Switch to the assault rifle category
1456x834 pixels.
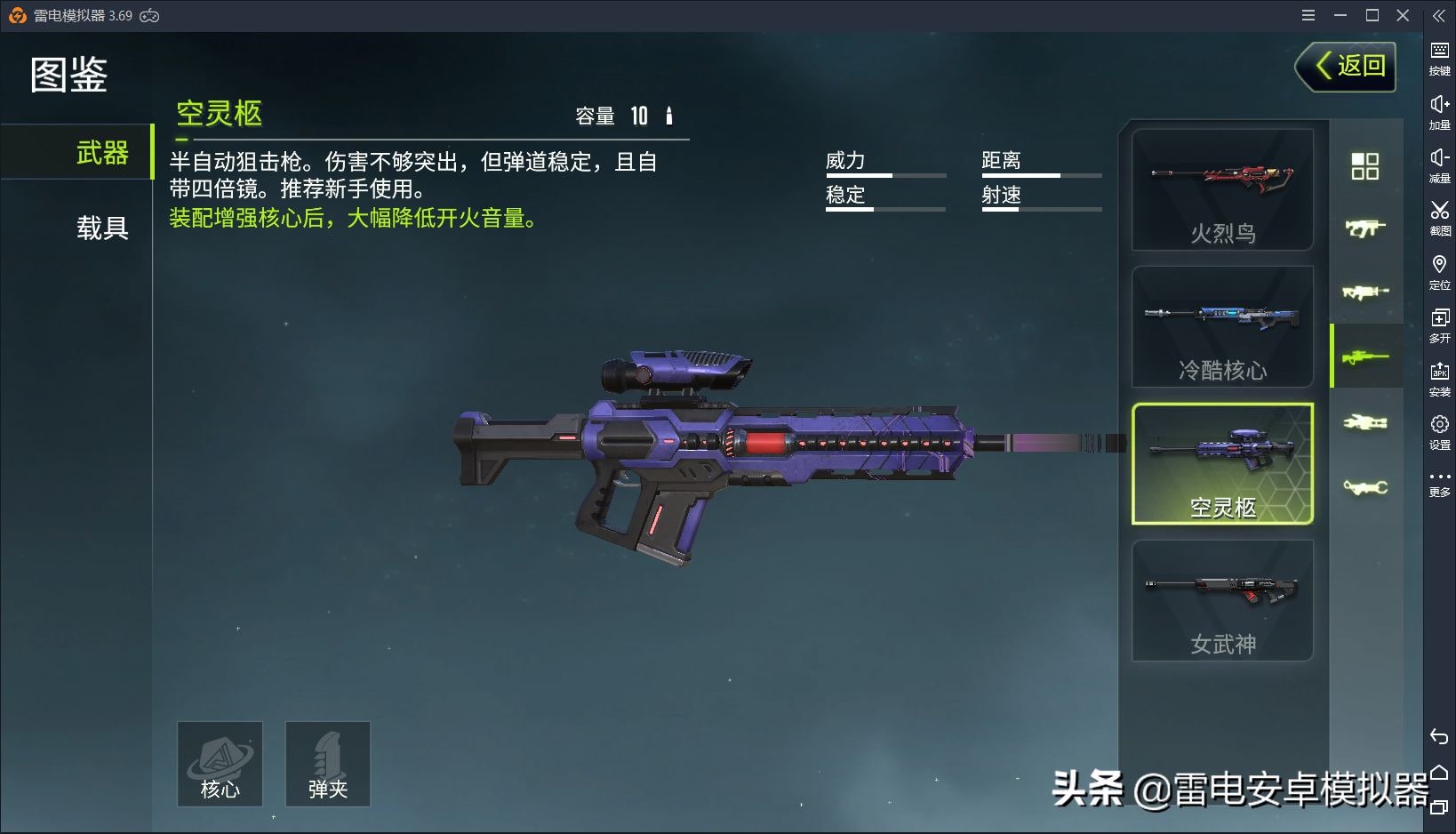1364,292
